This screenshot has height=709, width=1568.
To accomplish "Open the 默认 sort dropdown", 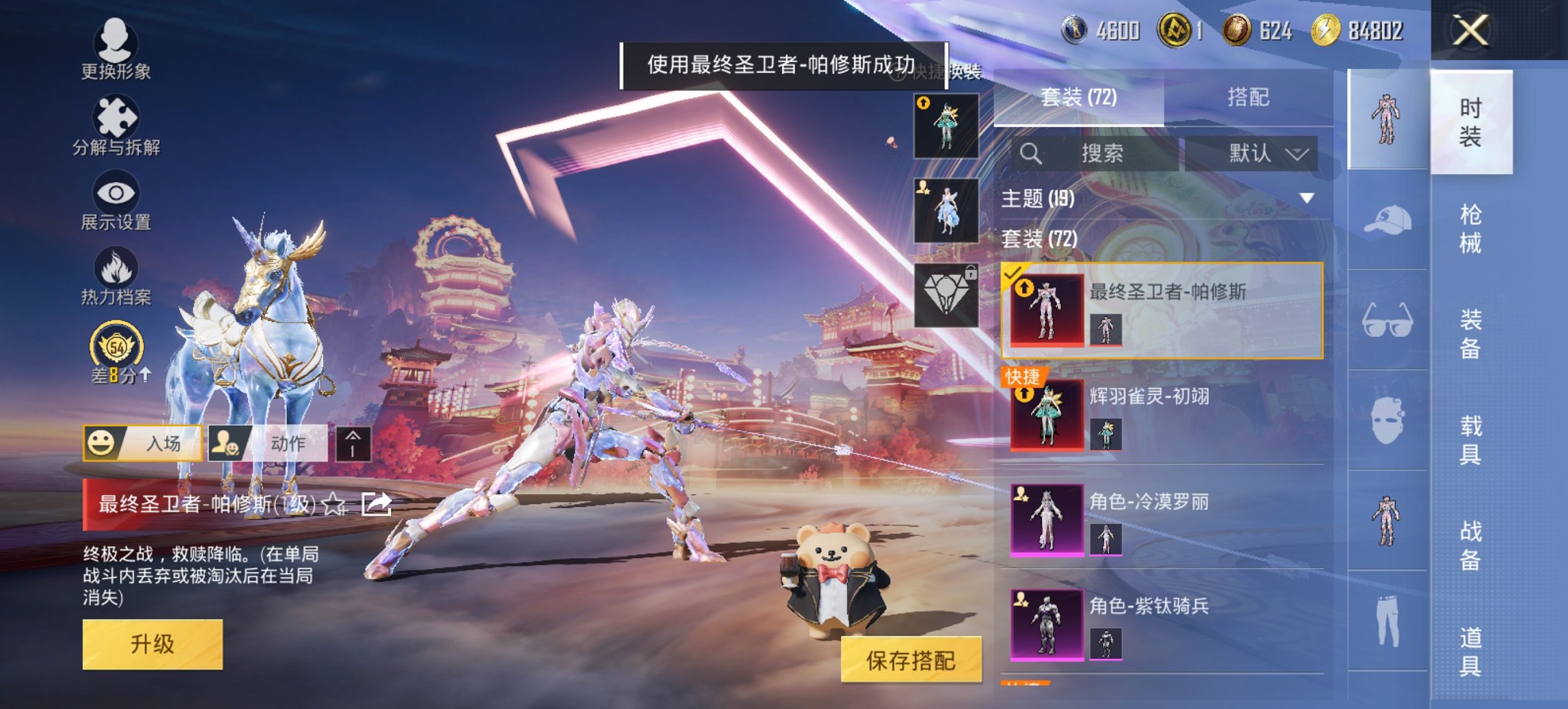I will [1266, 153].
